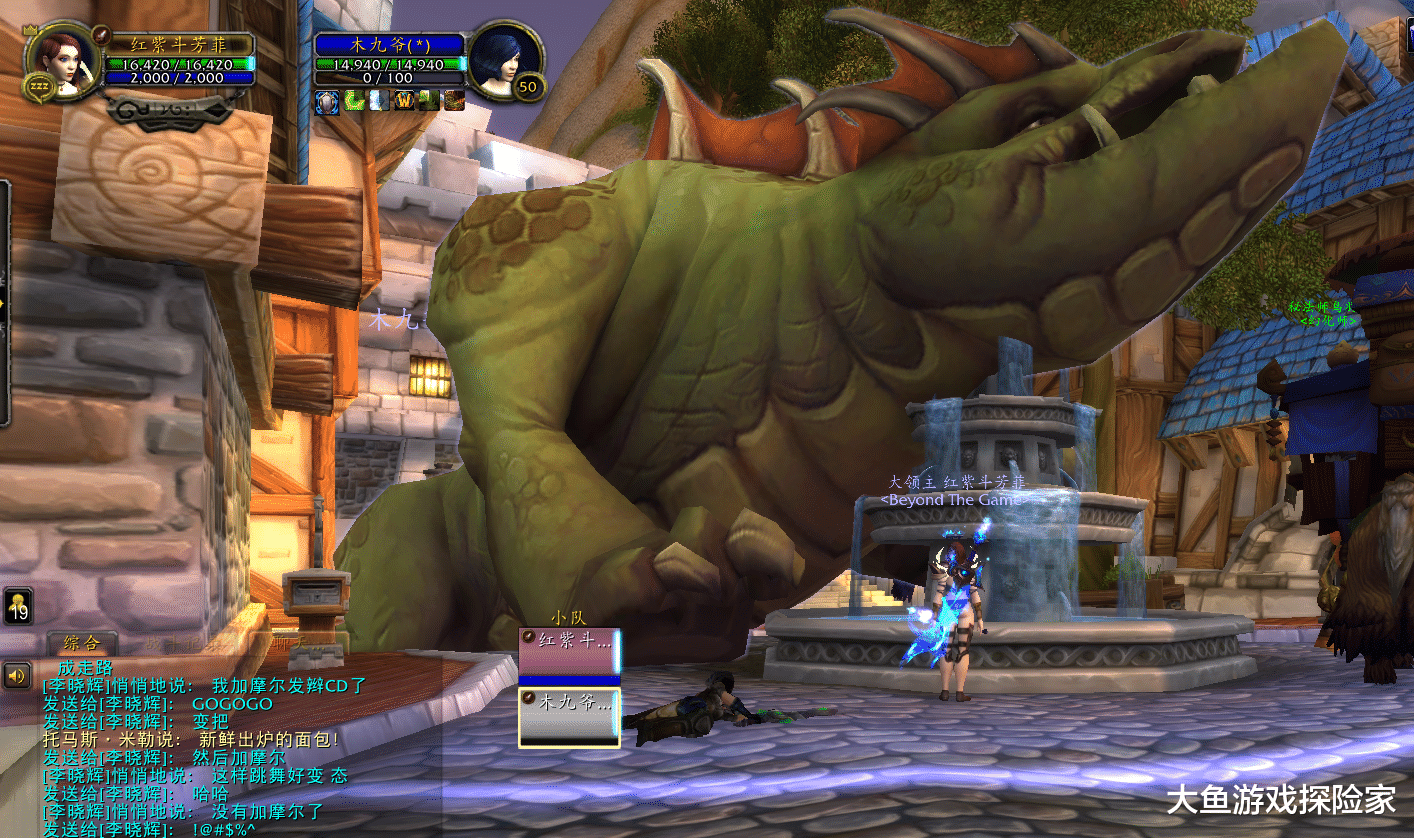Screen dimensions: 1414x838
Task: Switch to the 综合 chat tab
Action: [80, 643]
